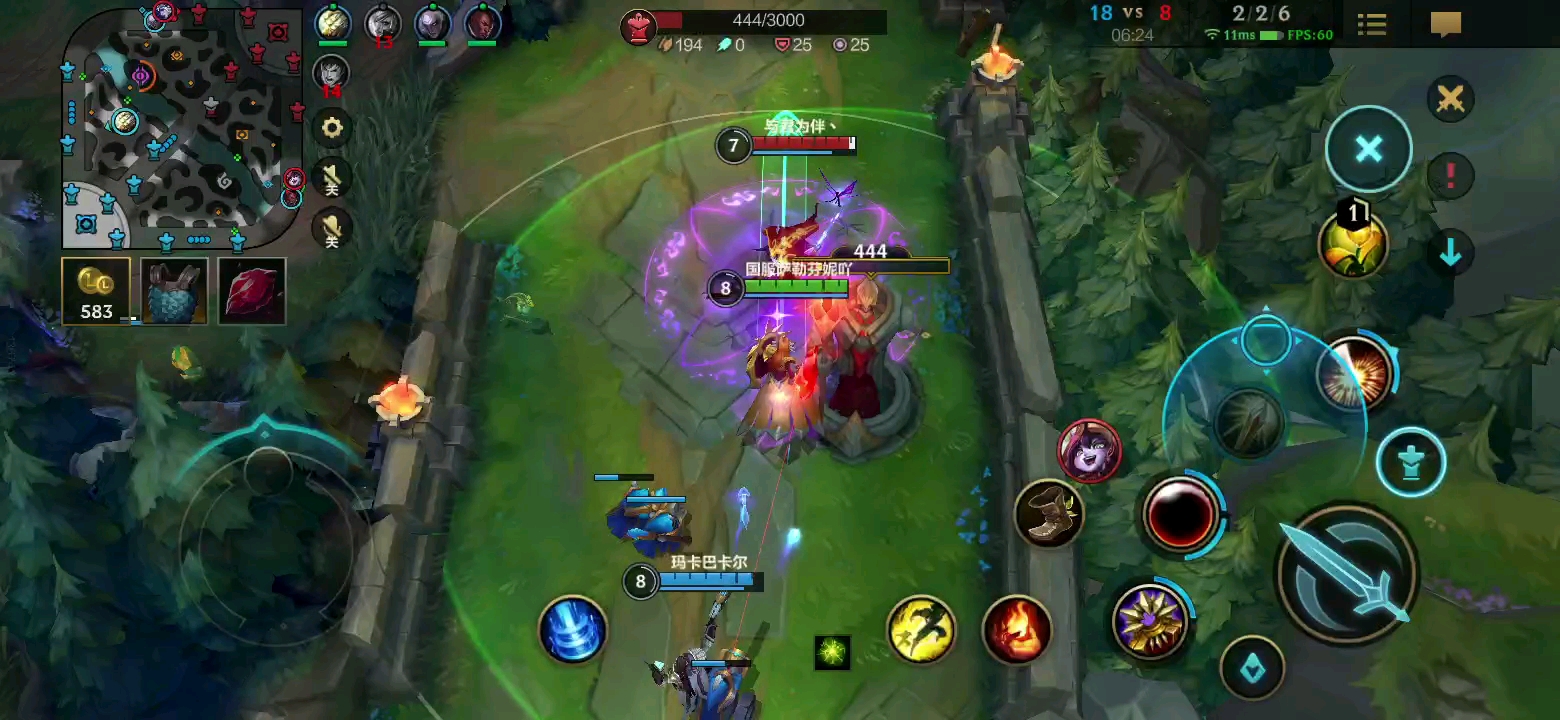
Task: Activate the boots item
Action: coord(1047,514)
